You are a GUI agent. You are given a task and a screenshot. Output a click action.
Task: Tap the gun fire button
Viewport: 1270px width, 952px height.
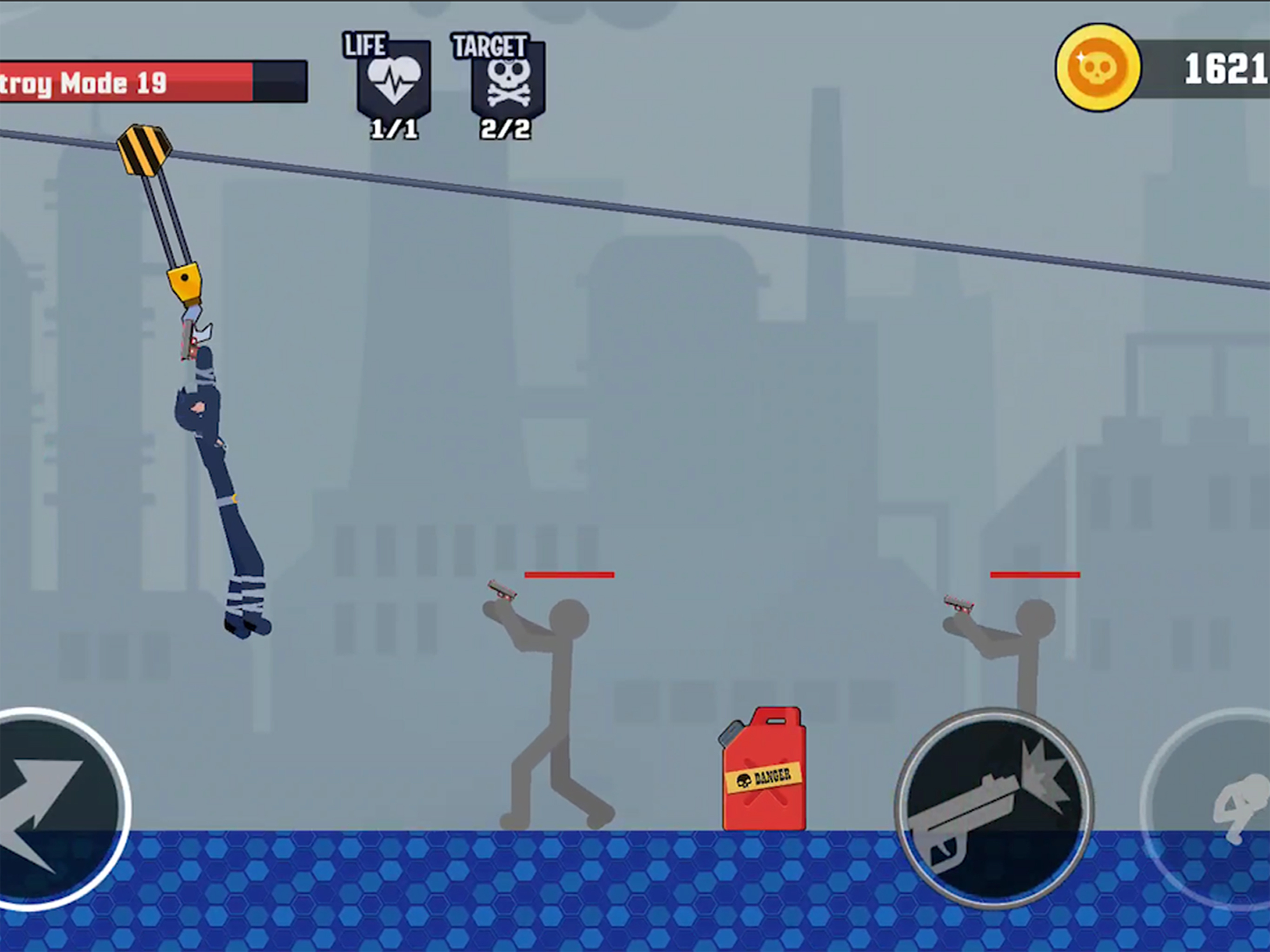click(994, 808)
